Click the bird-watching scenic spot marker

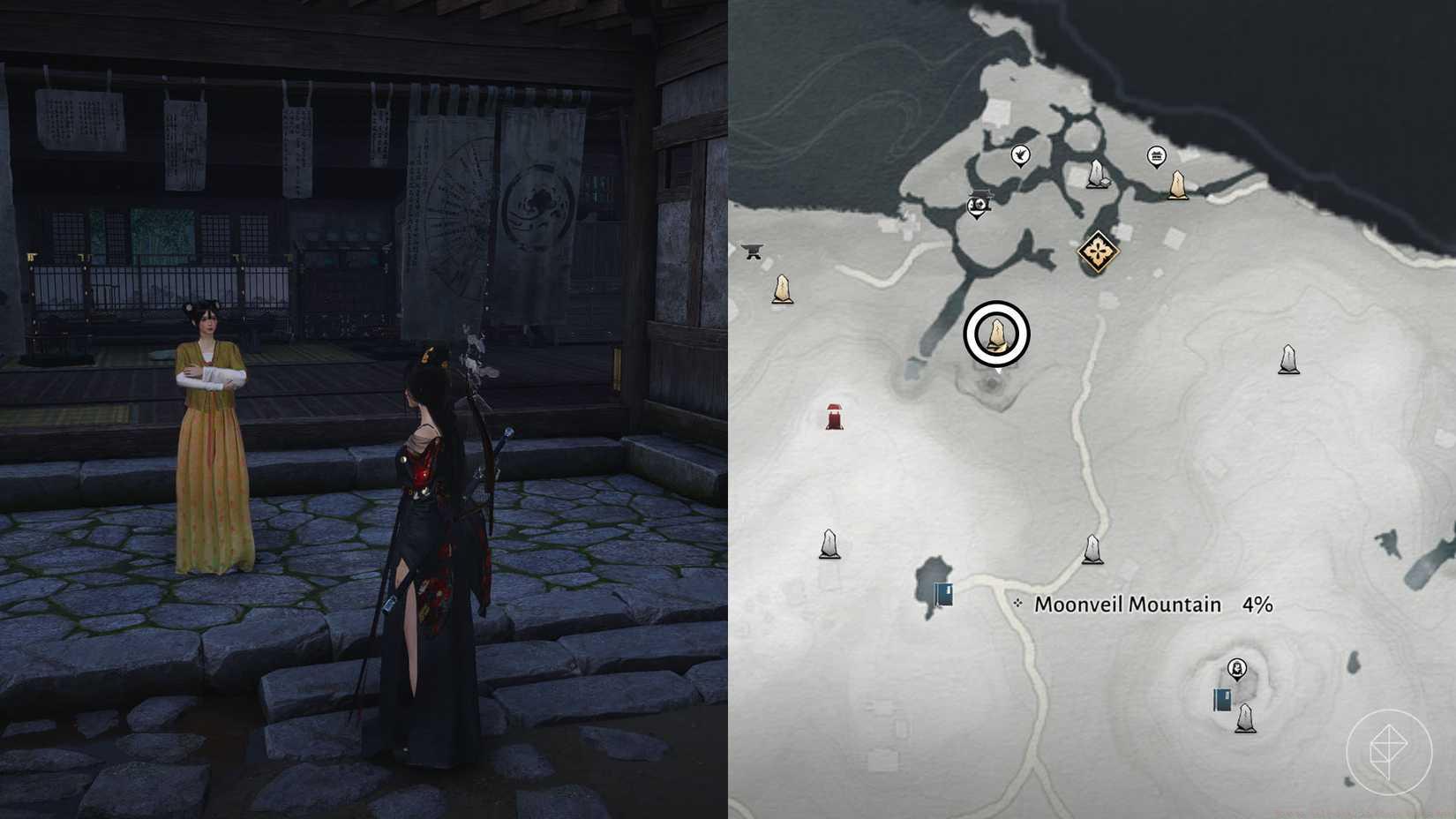(x=1021, y=155)
